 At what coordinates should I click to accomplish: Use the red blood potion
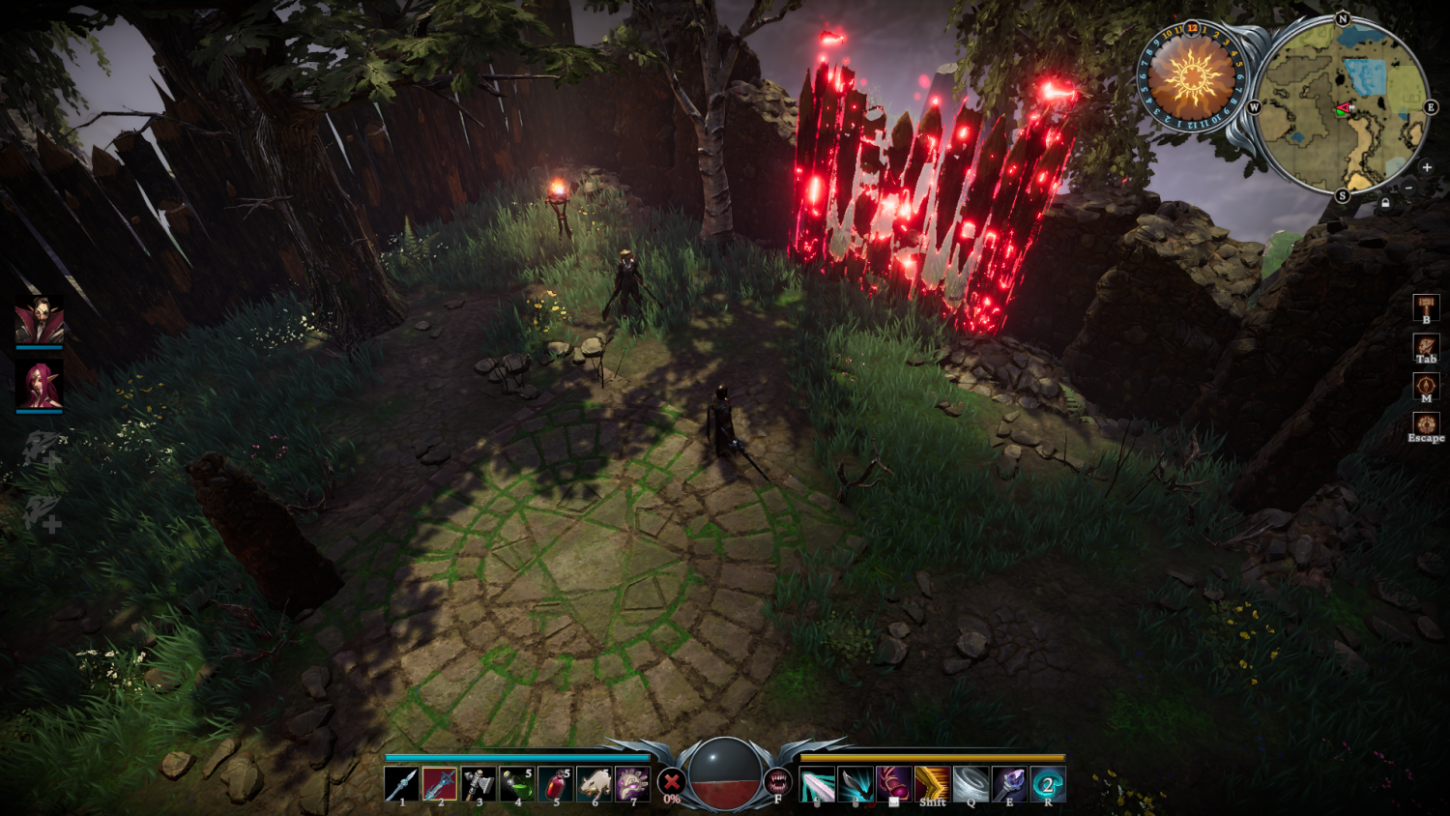coord(555,783)
